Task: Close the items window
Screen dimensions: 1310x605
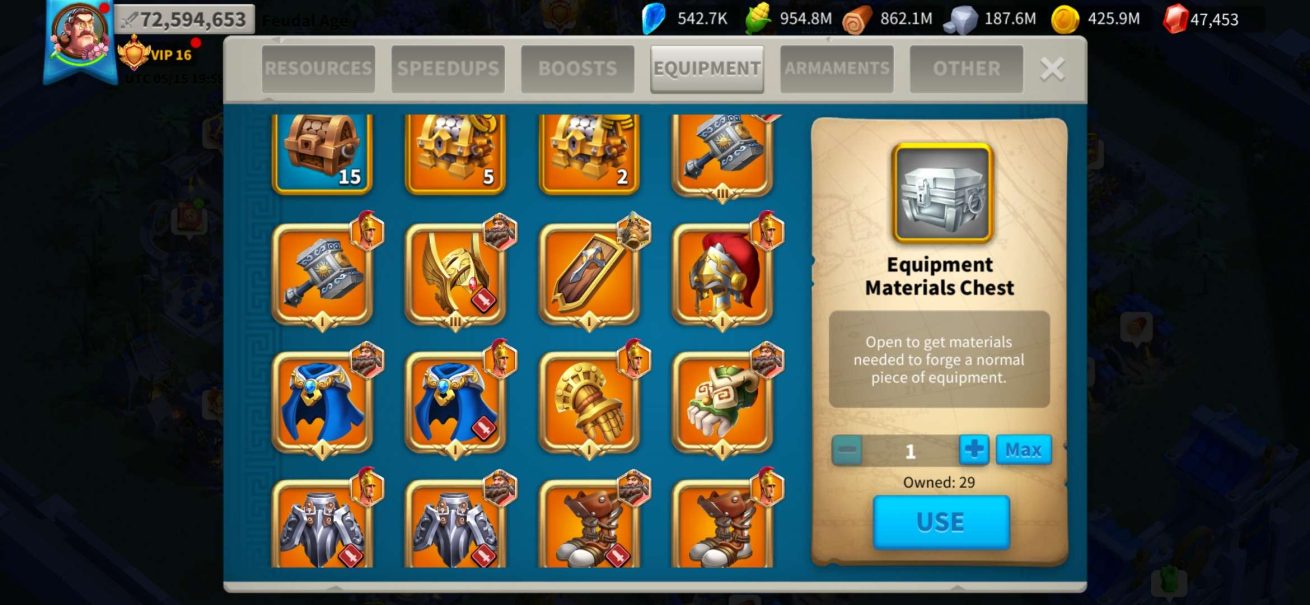Action: (1052, 68)
